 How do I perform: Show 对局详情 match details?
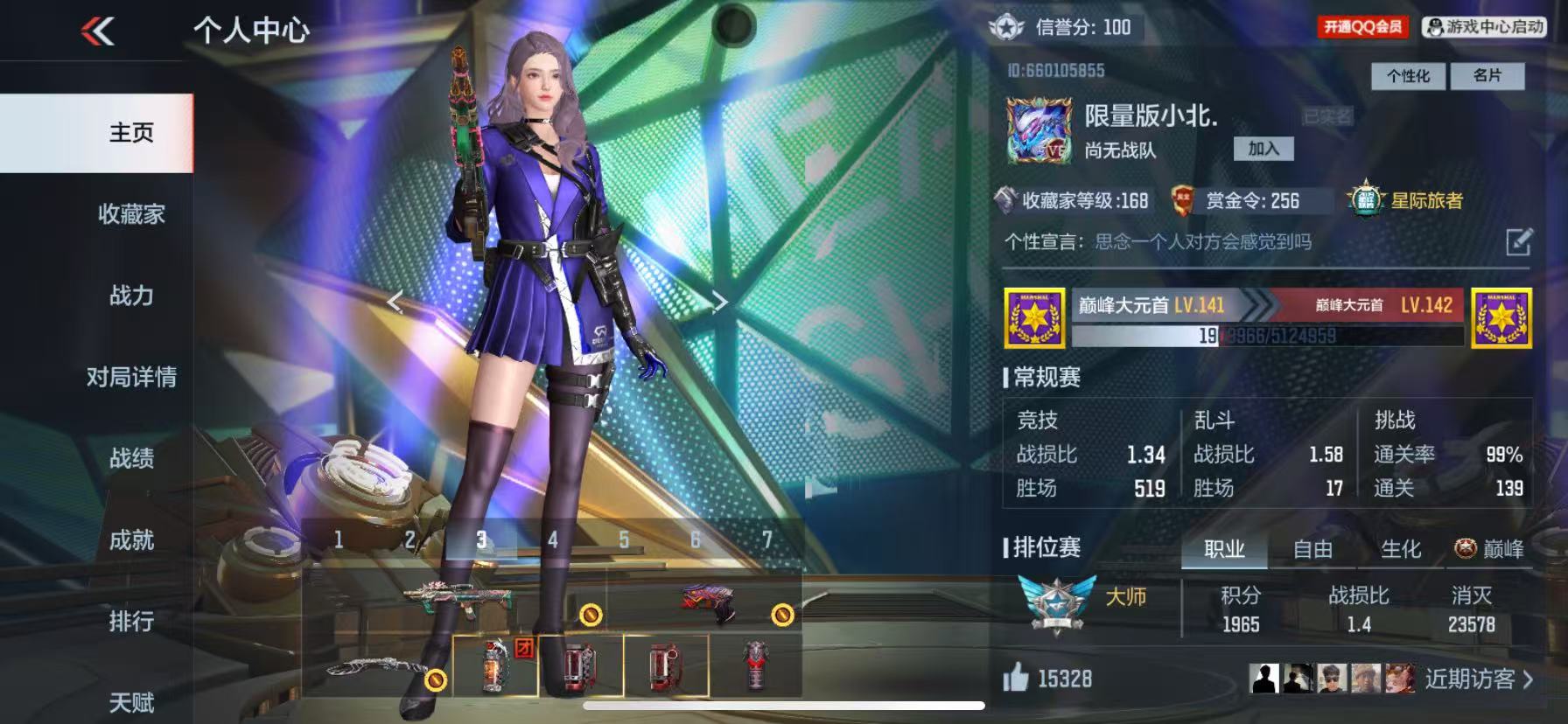pyautogui.click(x=131, y=377)
